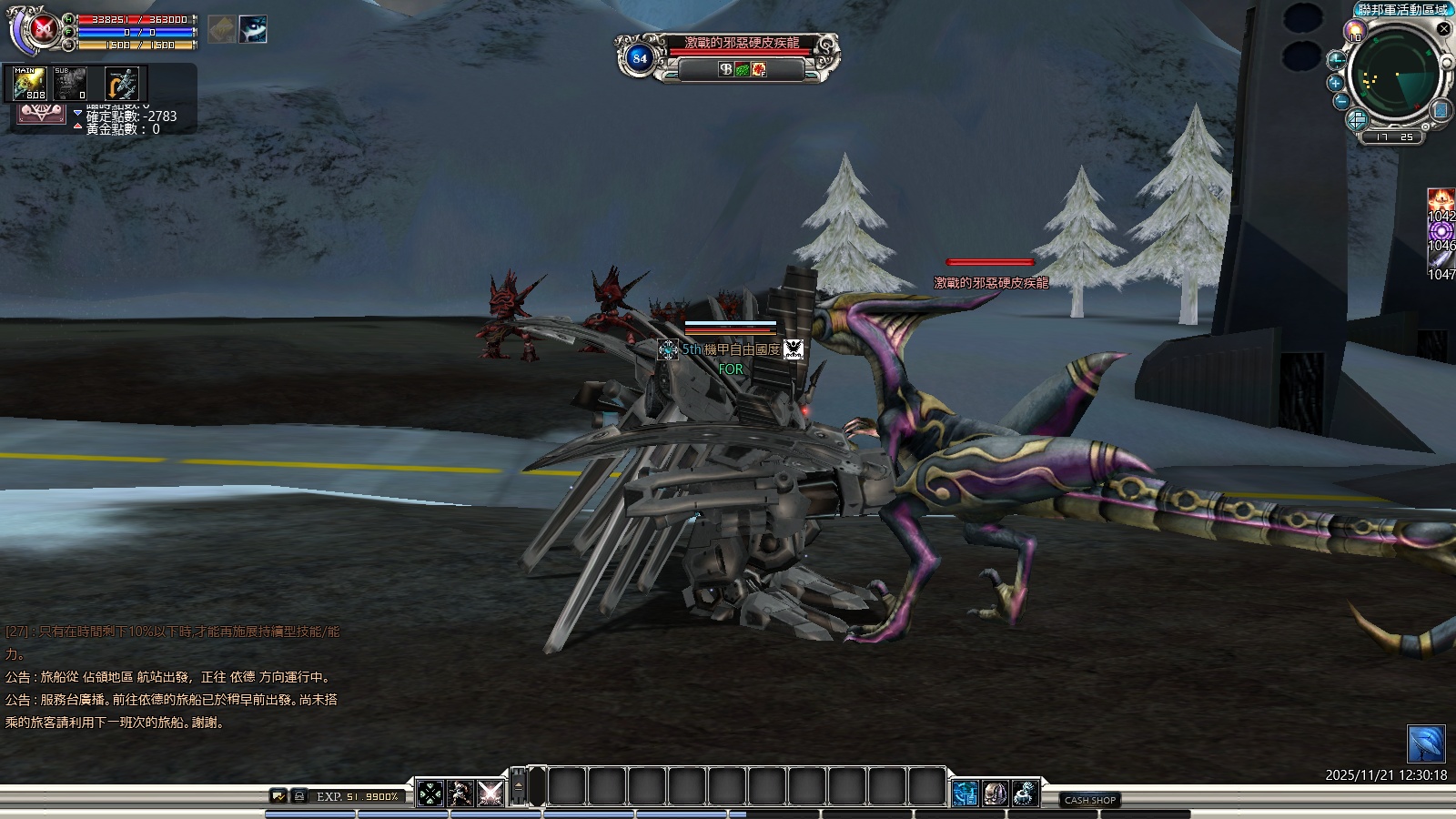Screen dimensions: 1456x819
Task: Click the flaming item icon labeled 1042
Action: [1441, 202]
